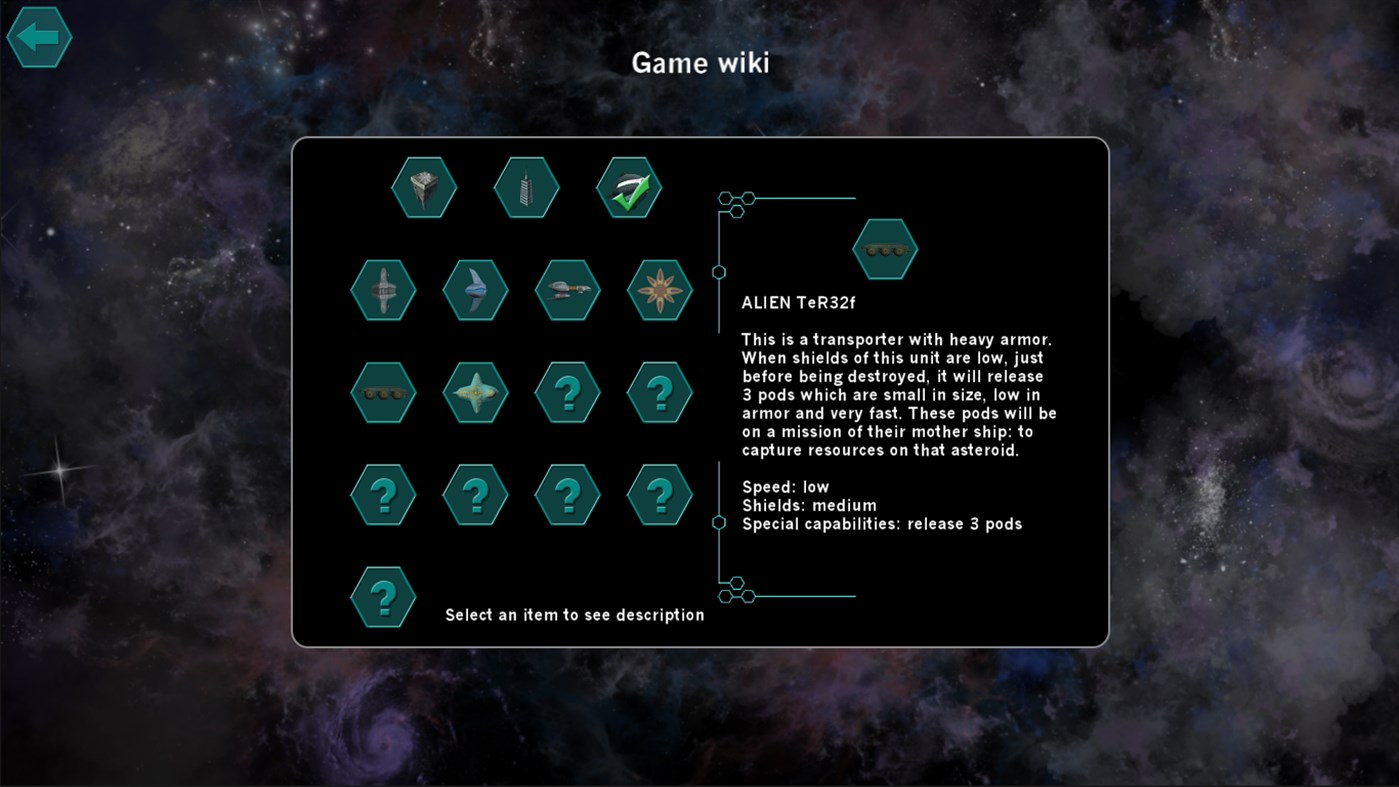Open the rightmost locked entry in row three

659,392
